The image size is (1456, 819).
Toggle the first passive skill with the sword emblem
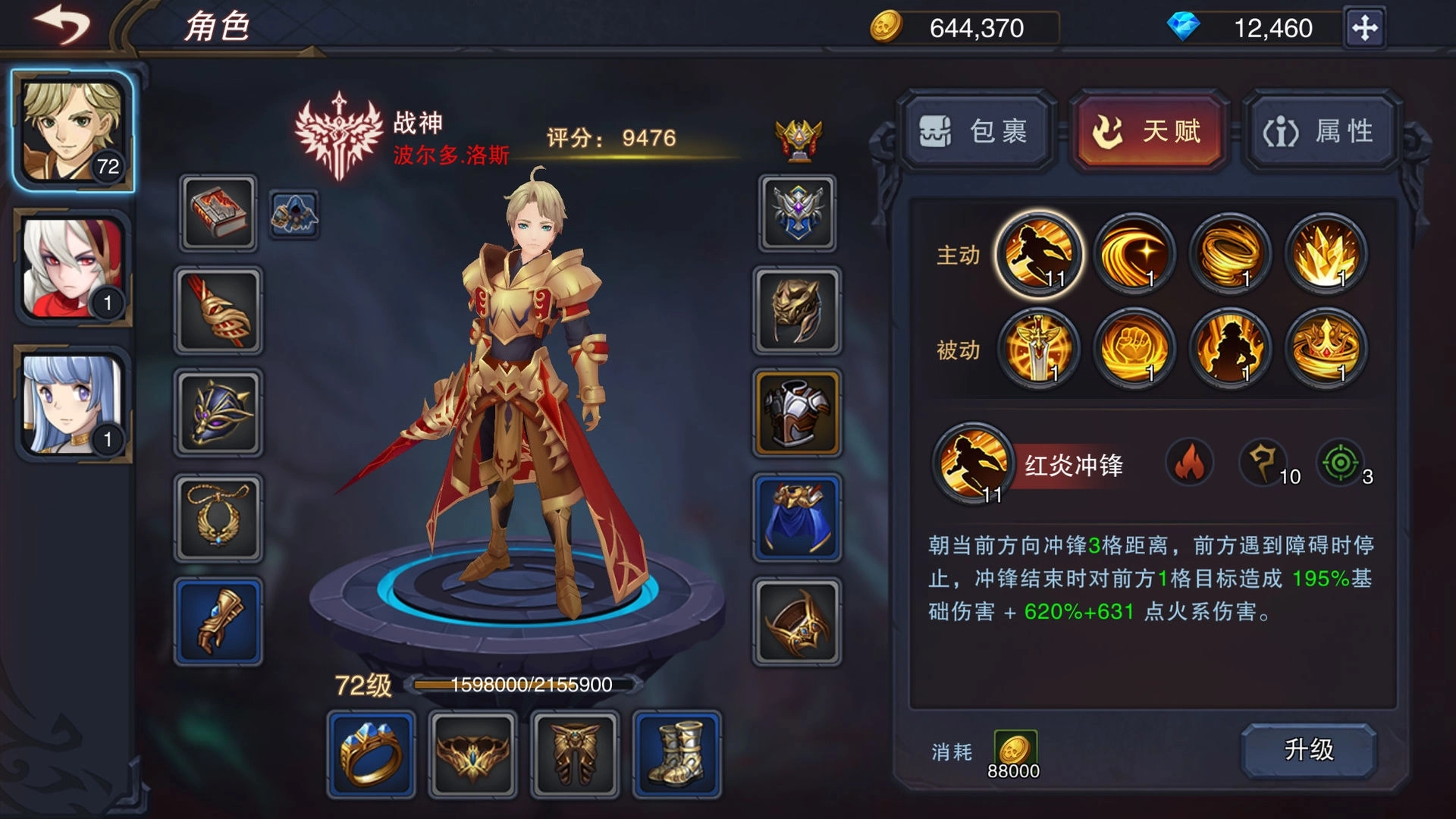click(x=1039, y=349)
